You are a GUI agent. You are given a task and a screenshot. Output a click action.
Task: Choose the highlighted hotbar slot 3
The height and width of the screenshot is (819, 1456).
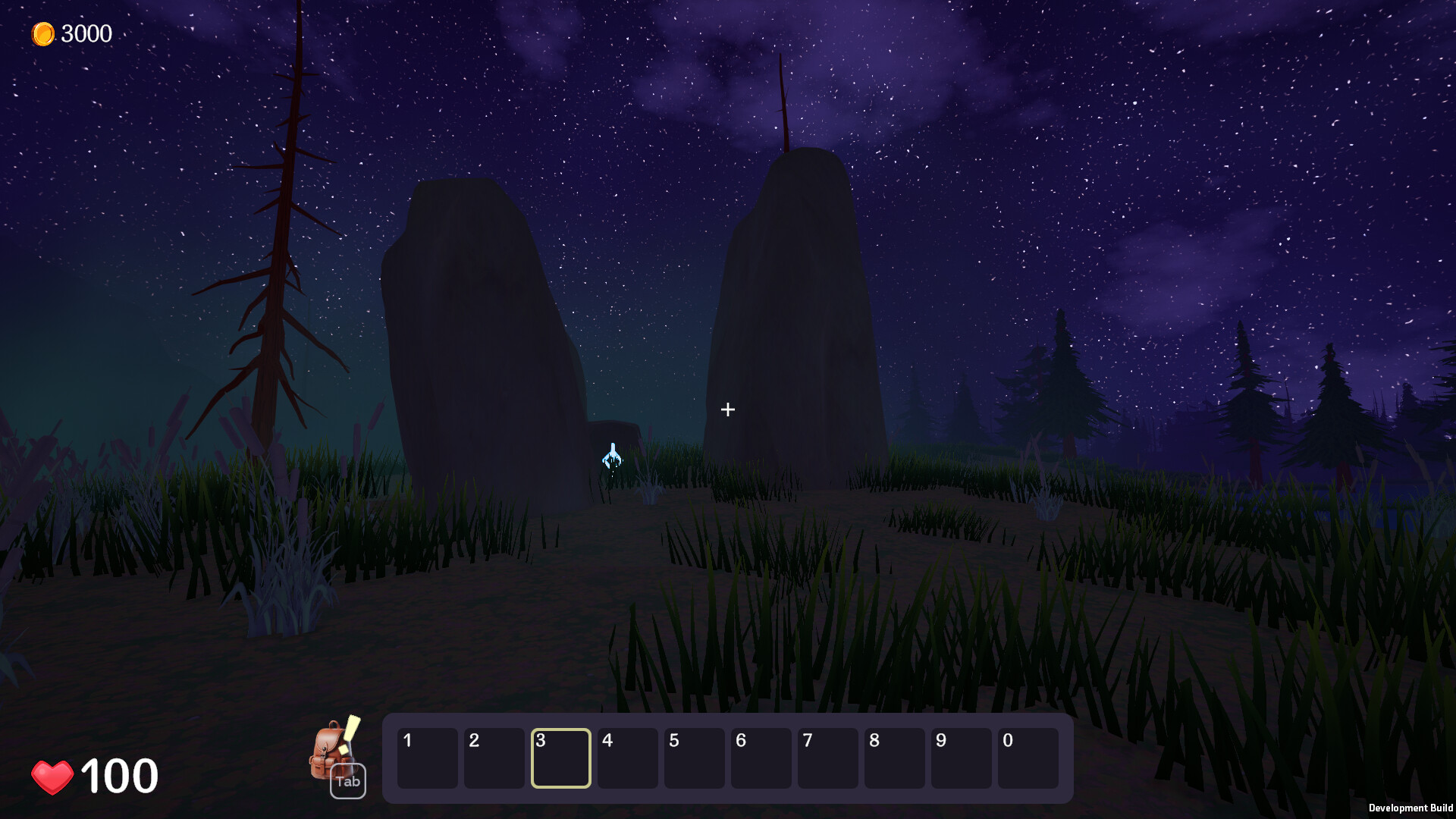tap(561, 758)
